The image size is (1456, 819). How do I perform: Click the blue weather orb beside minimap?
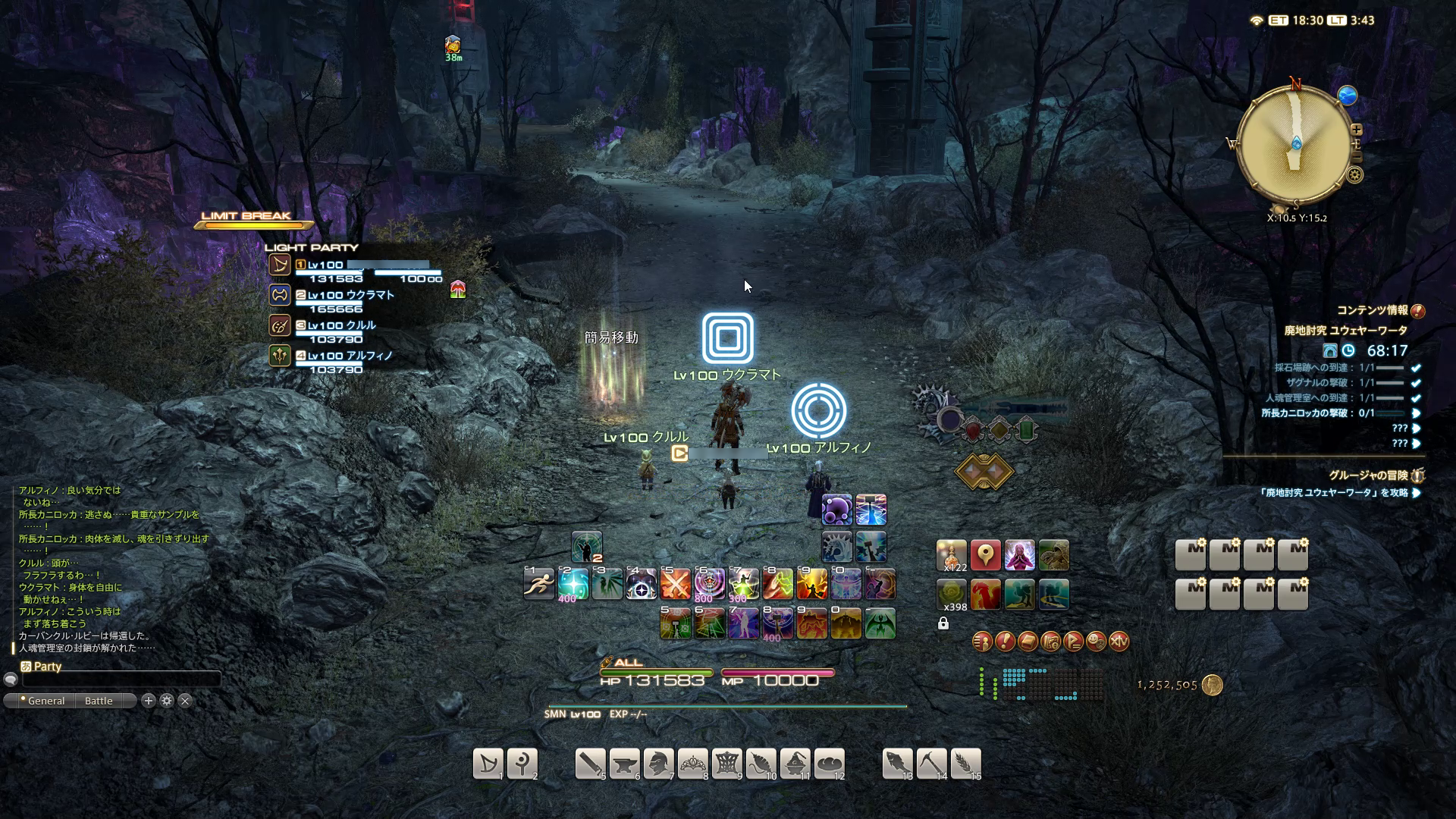(x=1348, y=96)
